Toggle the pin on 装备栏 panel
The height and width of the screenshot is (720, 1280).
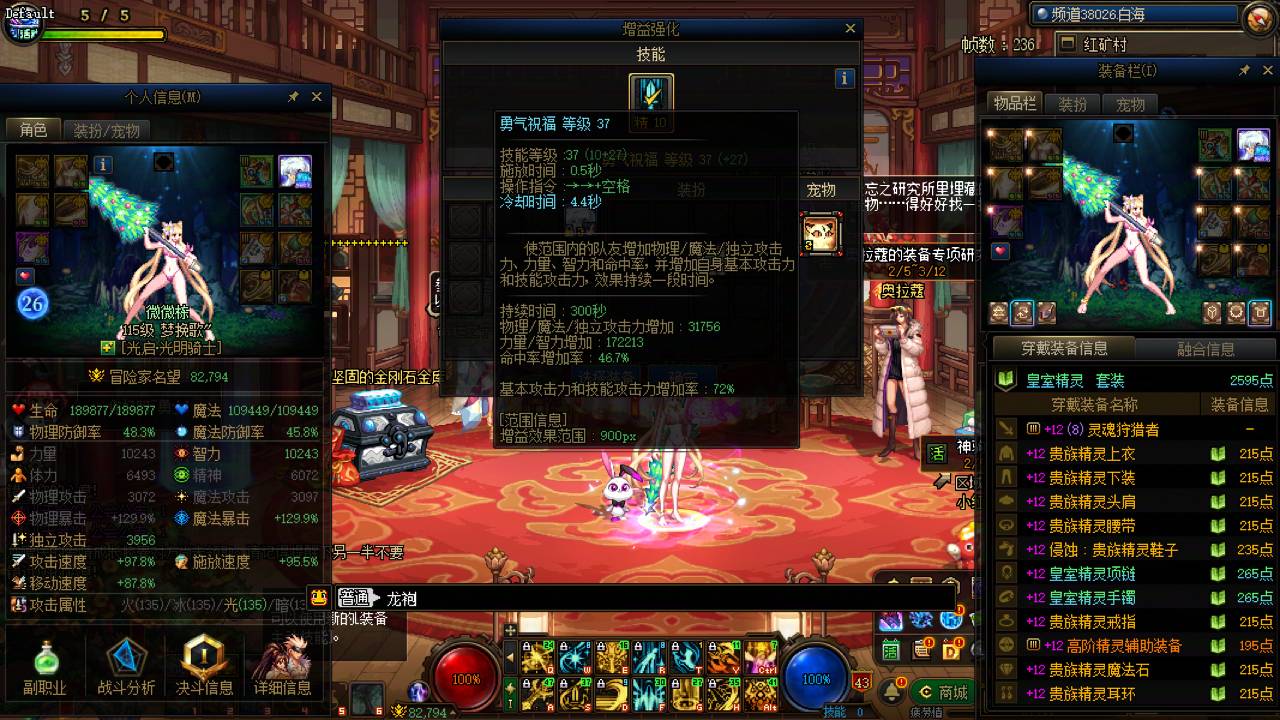click(1245, 70)
